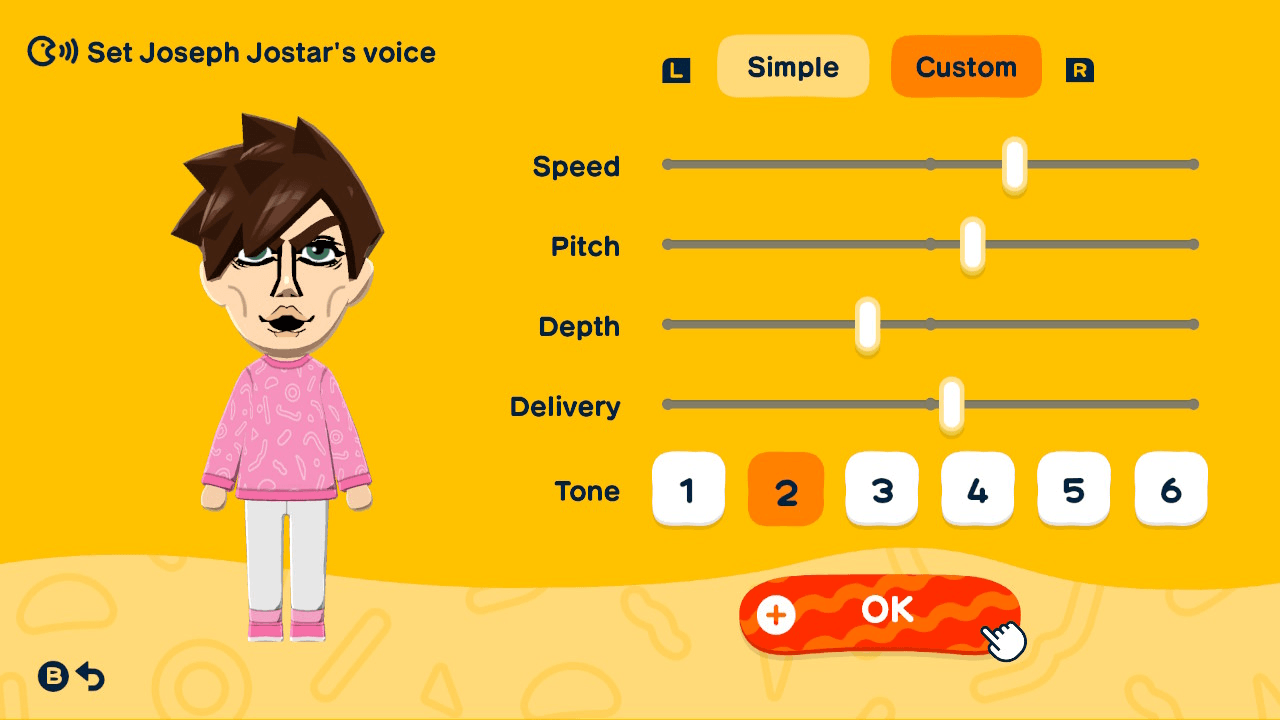Switch to the Custom voice tab

[965, 66]
